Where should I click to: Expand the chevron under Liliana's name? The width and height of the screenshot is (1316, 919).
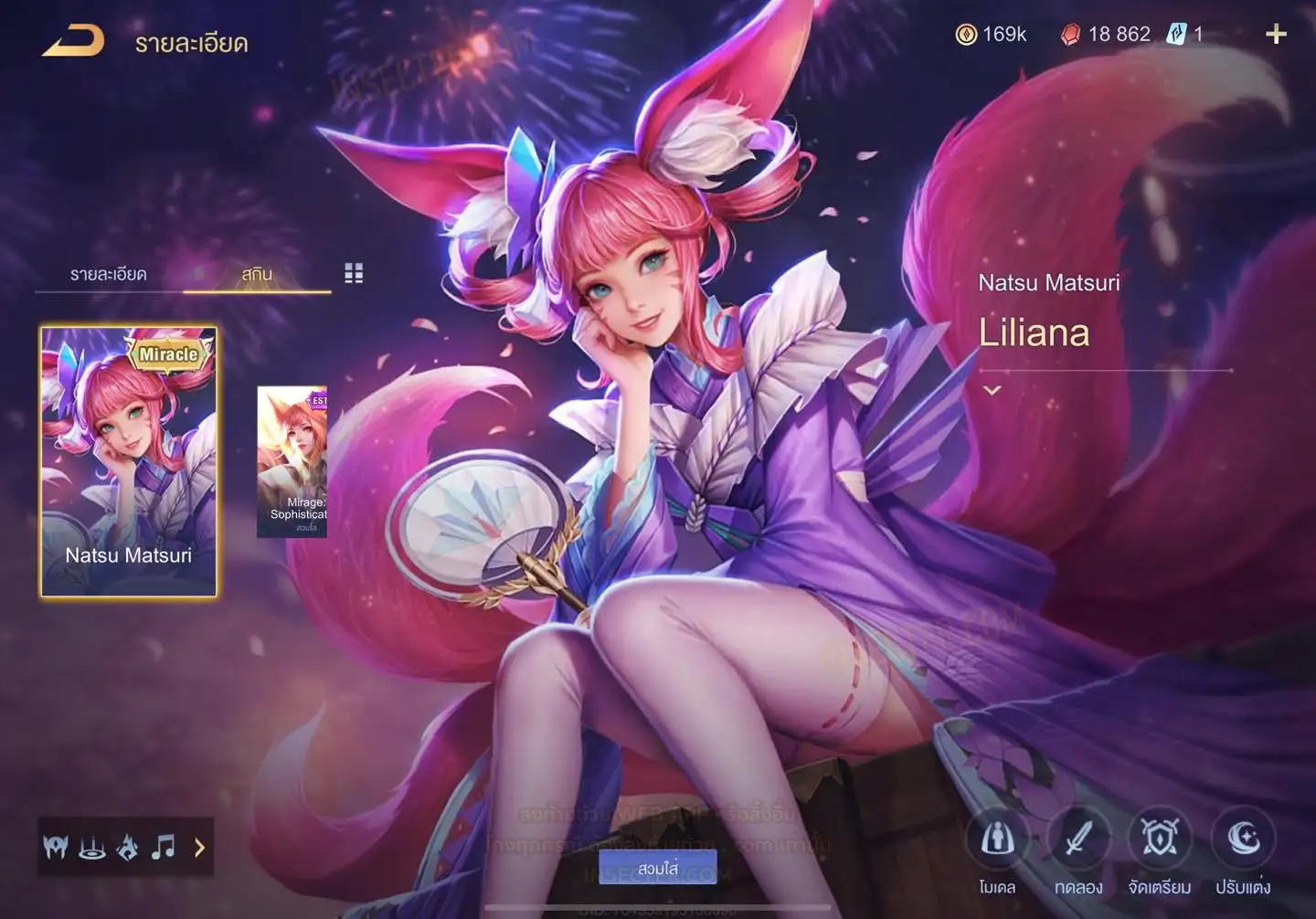pos(992,390)
